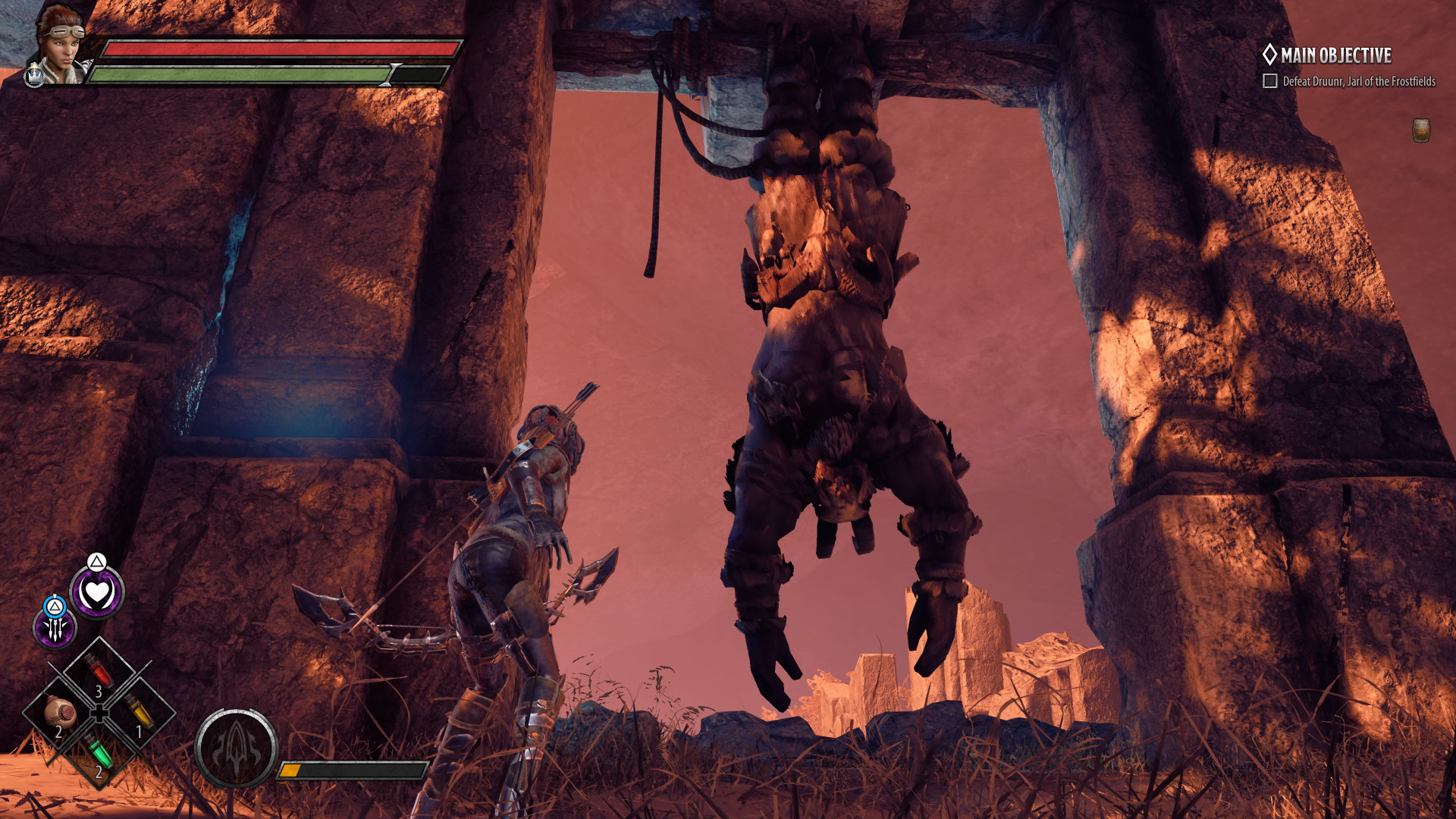Select the green potion slot
The height and width of the screenshot is (819, 1456).
coord(99,752)
